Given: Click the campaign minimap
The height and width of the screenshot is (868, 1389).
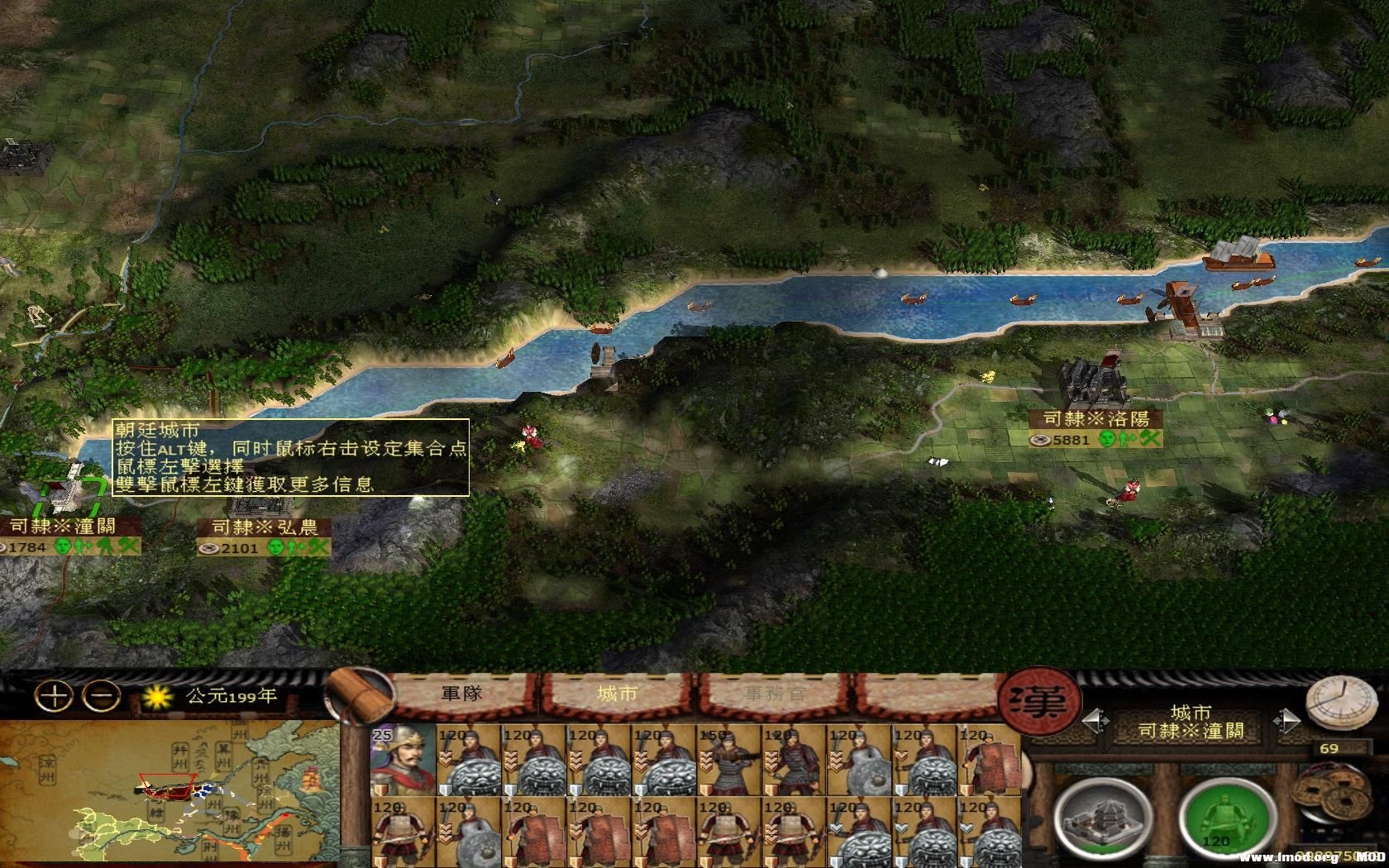Looking at the screenshot, I should click(x=169, y=794).
